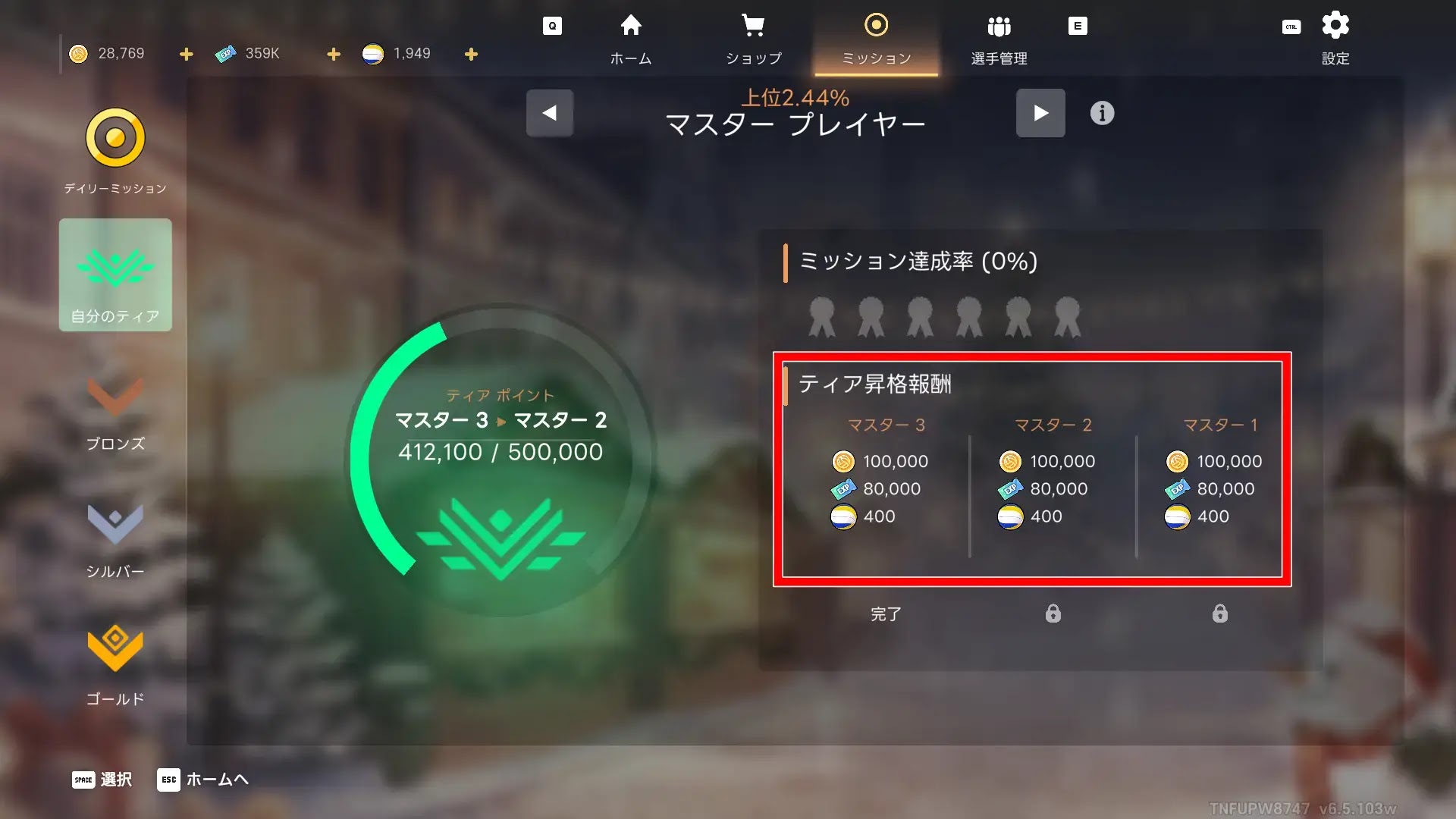Expand the CTRL shortcut indicator near settings
This screenshot has height=819, width=1456.
coord(1291,26)
